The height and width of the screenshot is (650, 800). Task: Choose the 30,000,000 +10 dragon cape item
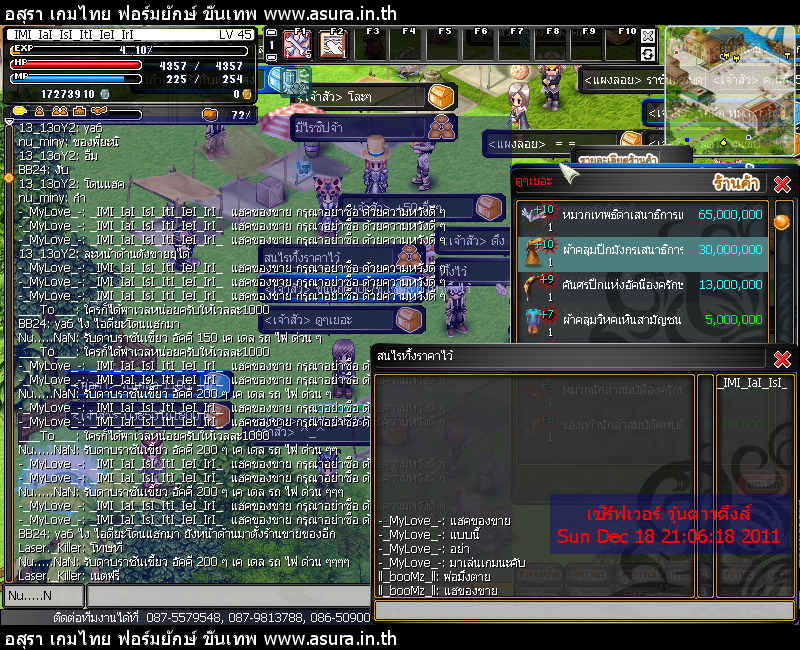(640, 249)
